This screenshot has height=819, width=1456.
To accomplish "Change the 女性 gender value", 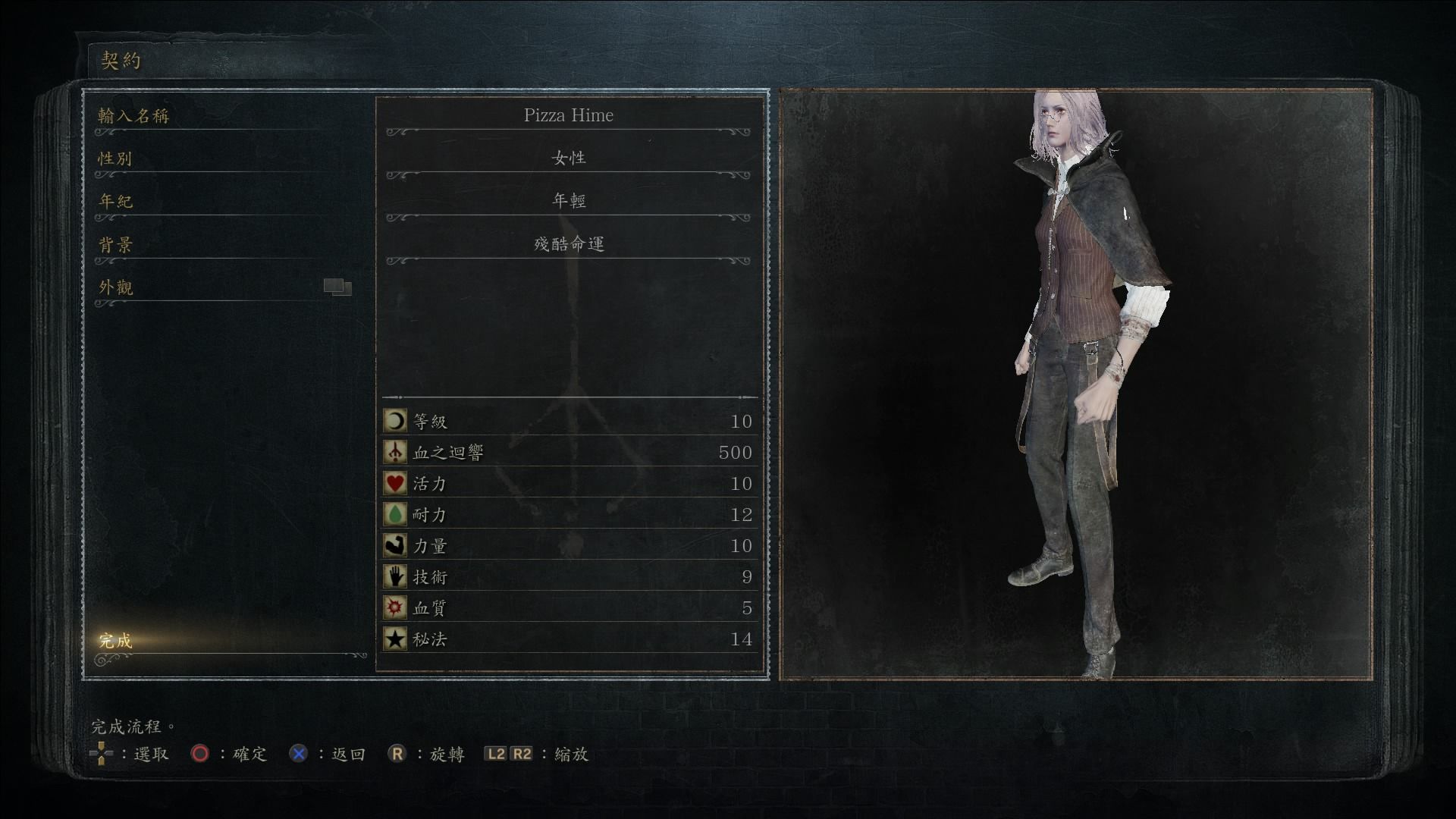I will point(568,158).
